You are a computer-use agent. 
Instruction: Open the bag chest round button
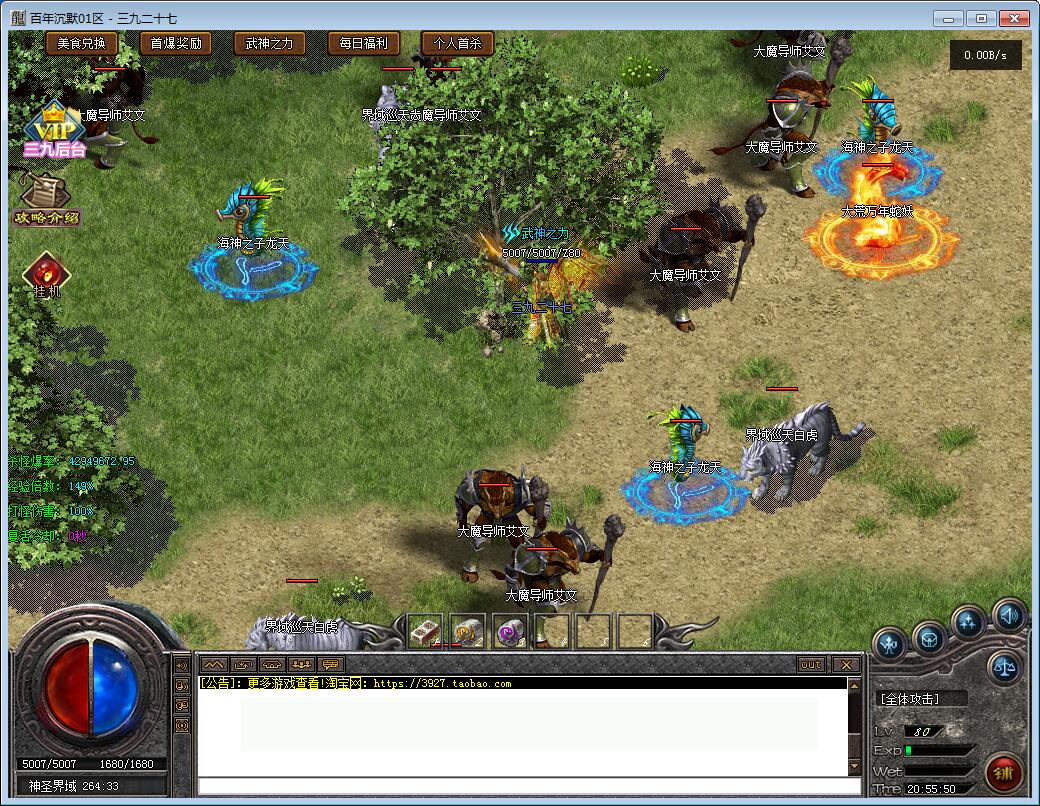[x=929, y=636]
